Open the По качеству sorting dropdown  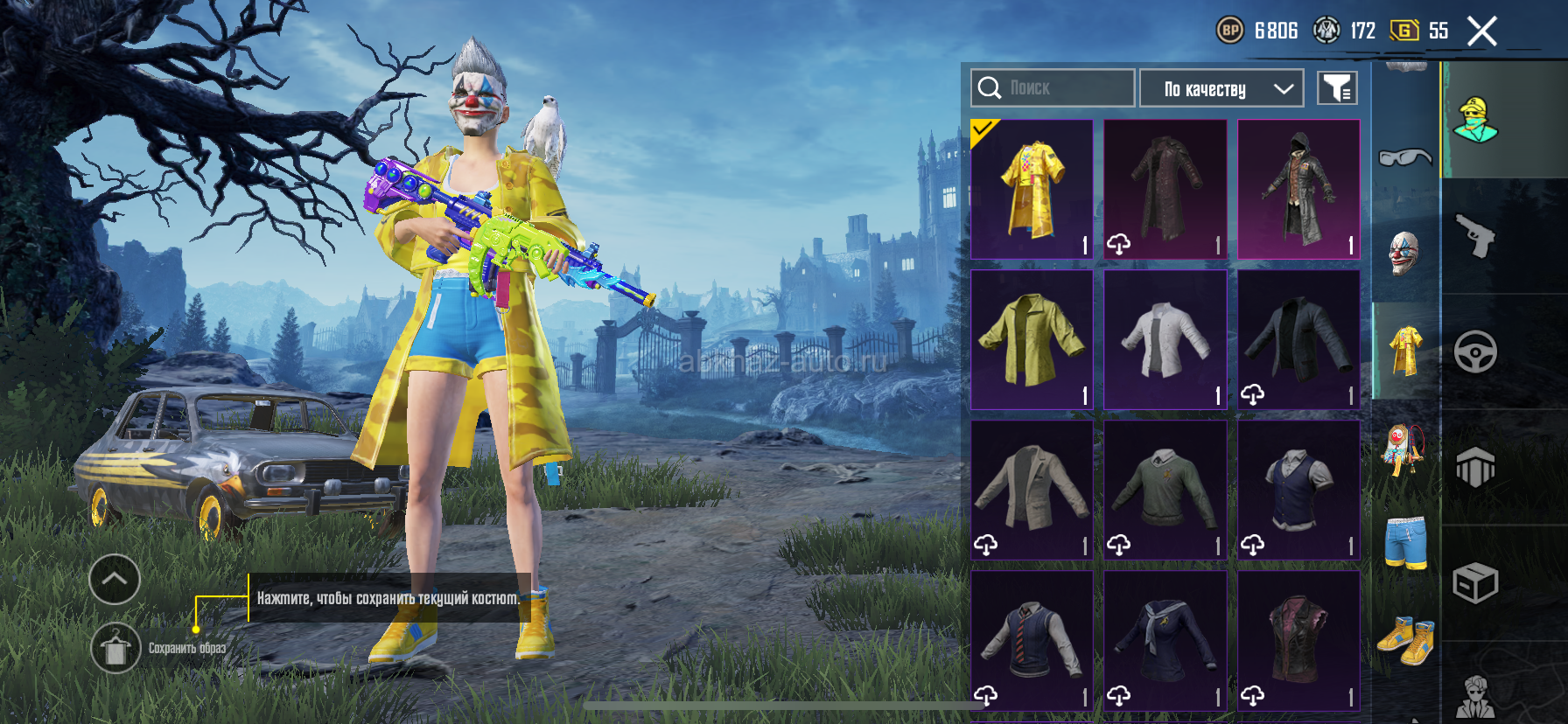click(1221, 88)
